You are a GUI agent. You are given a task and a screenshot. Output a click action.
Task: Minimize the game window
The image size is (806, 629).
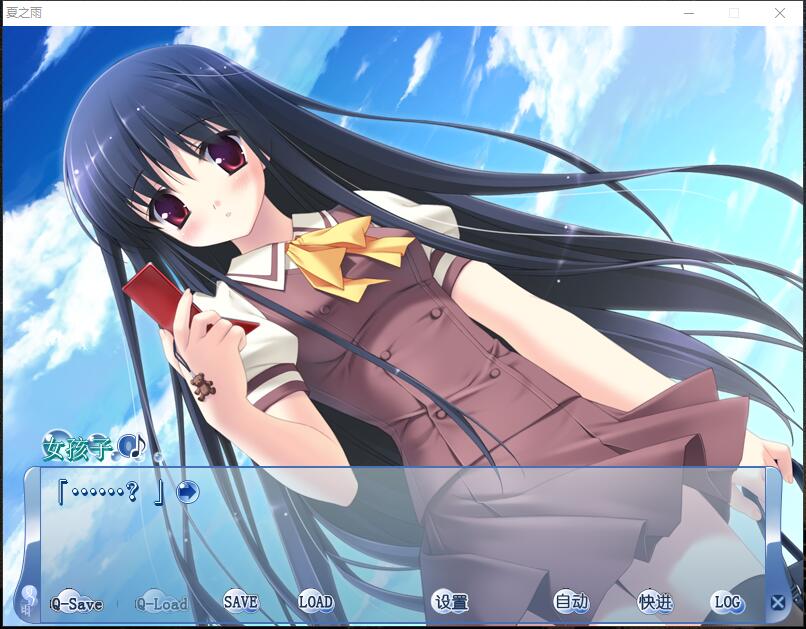[688, 13]
